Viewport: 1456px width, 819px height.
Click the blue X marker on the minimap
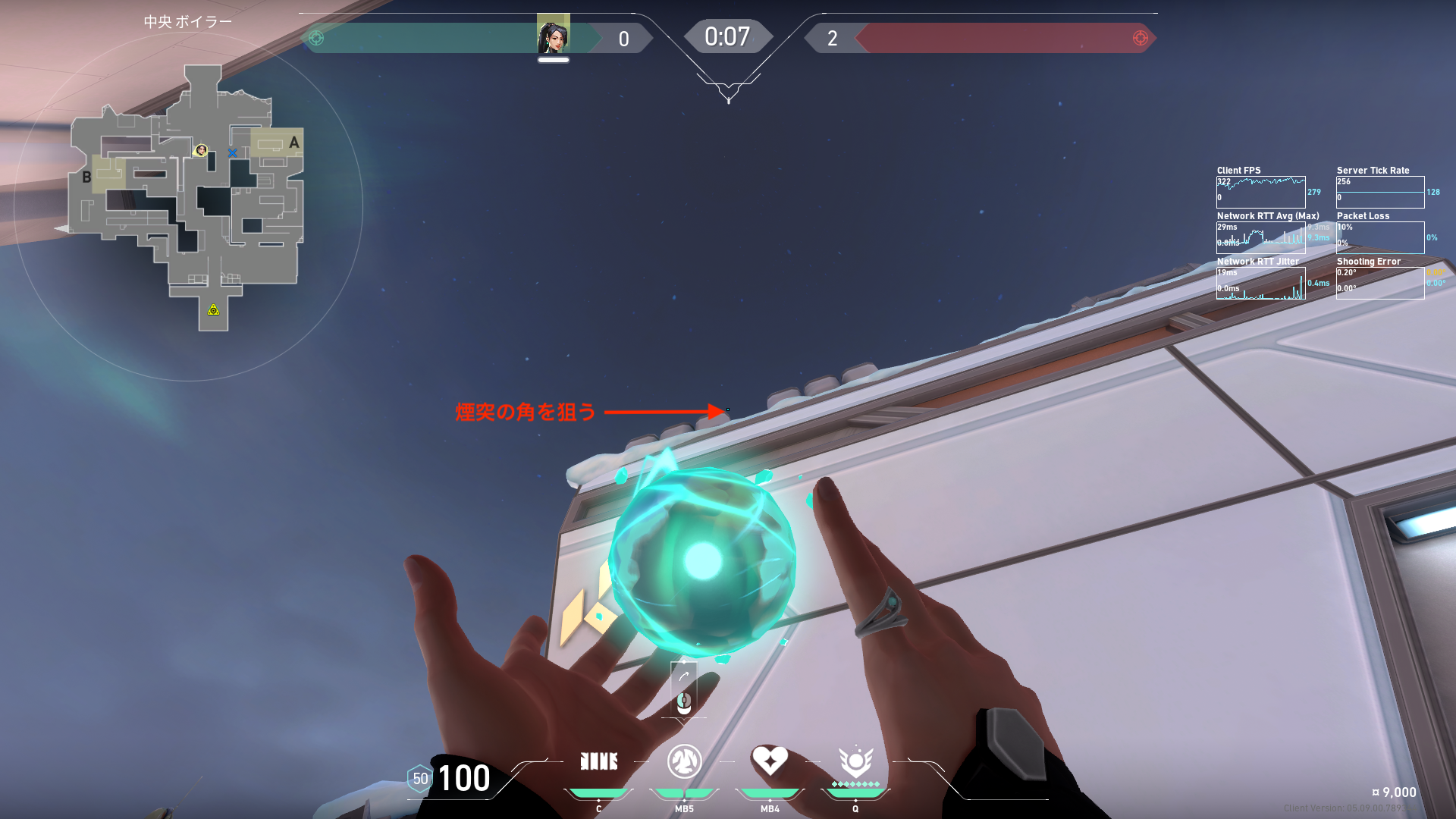(x=232, y=152)
